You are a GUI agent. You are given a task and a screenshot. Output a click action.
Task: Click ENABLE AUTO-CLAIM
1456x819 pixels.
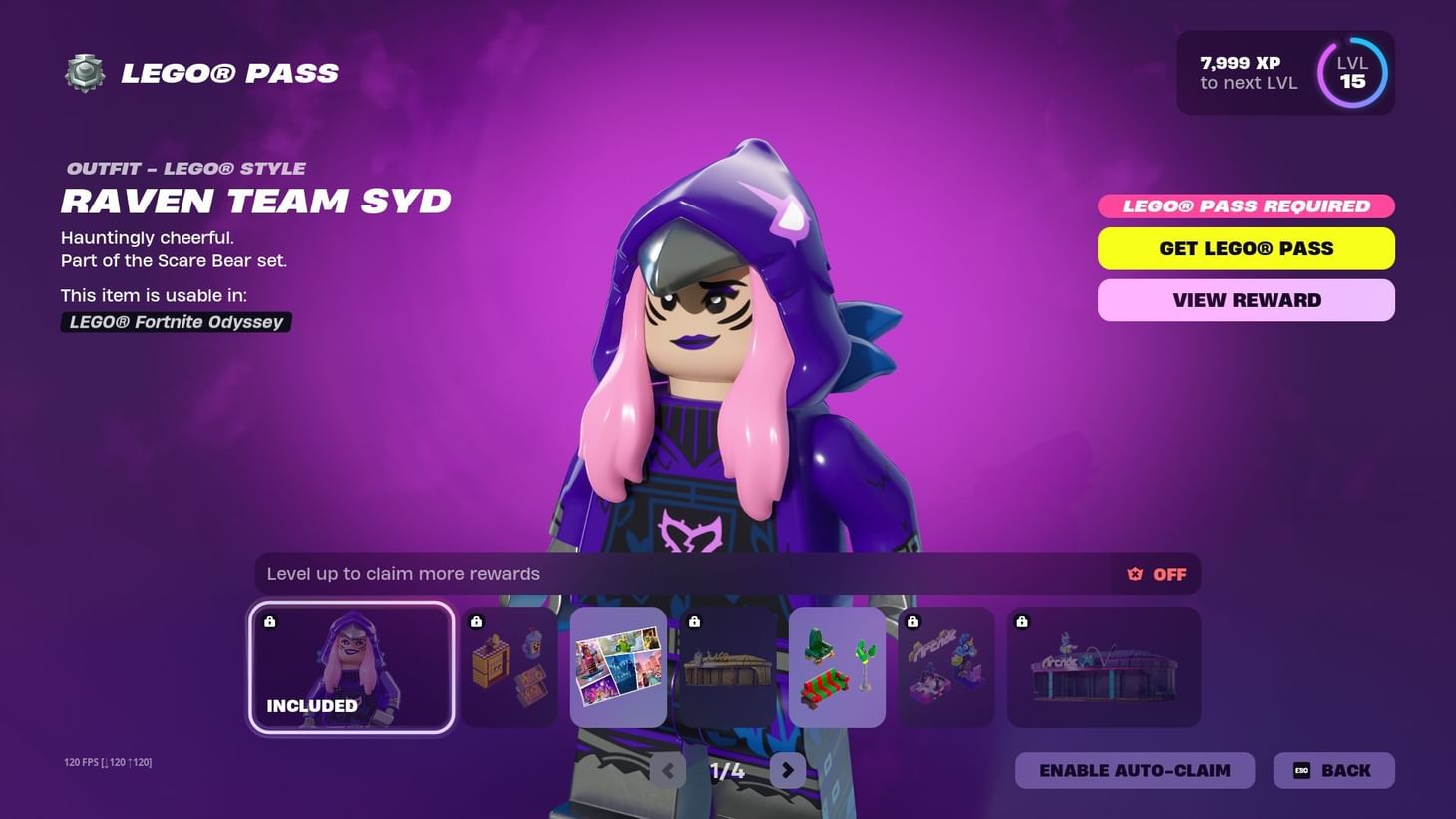click(x=1135, y=770)
